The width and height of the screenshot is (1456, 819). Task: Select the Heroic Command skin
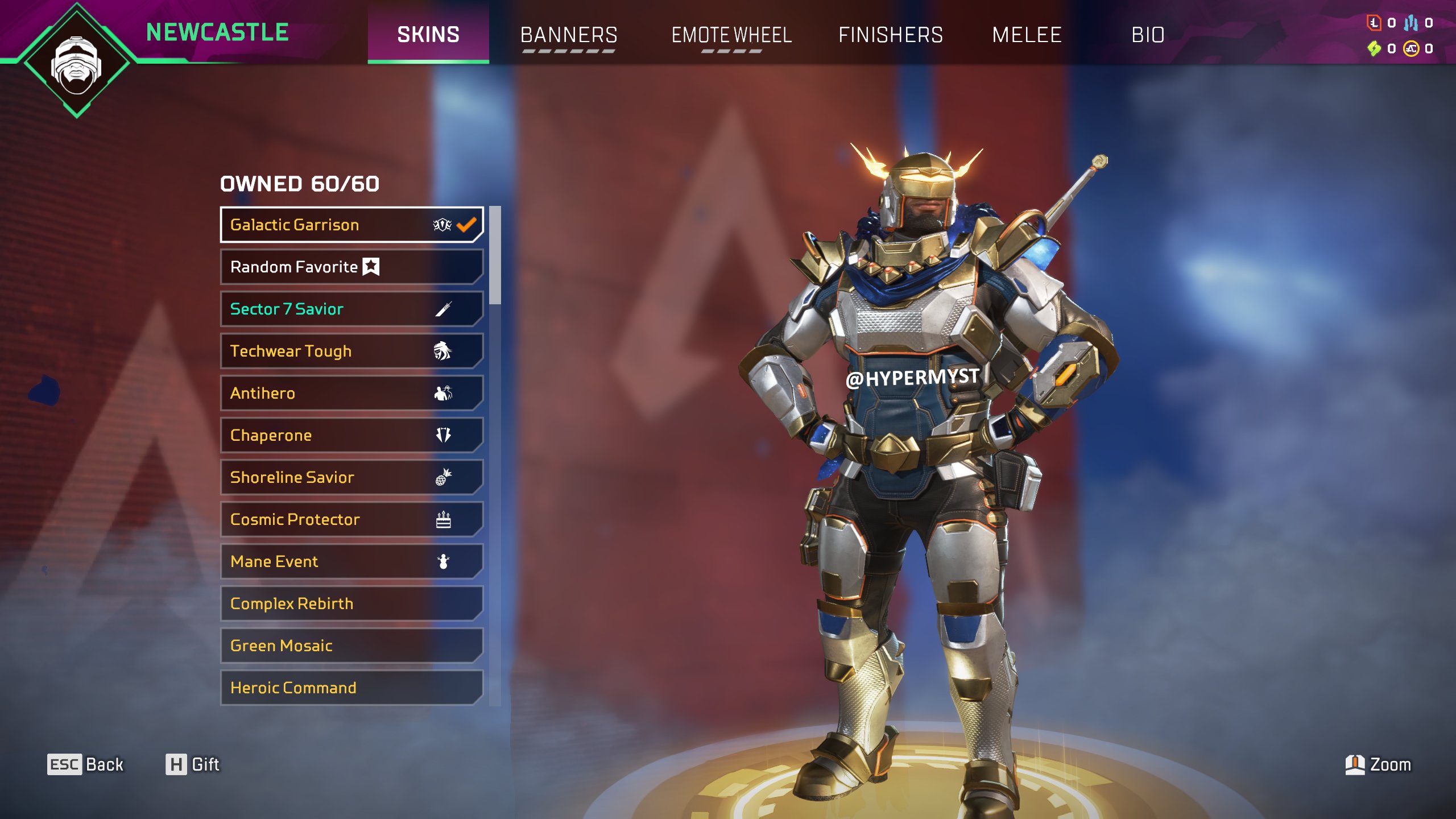[x=351, y=688]
